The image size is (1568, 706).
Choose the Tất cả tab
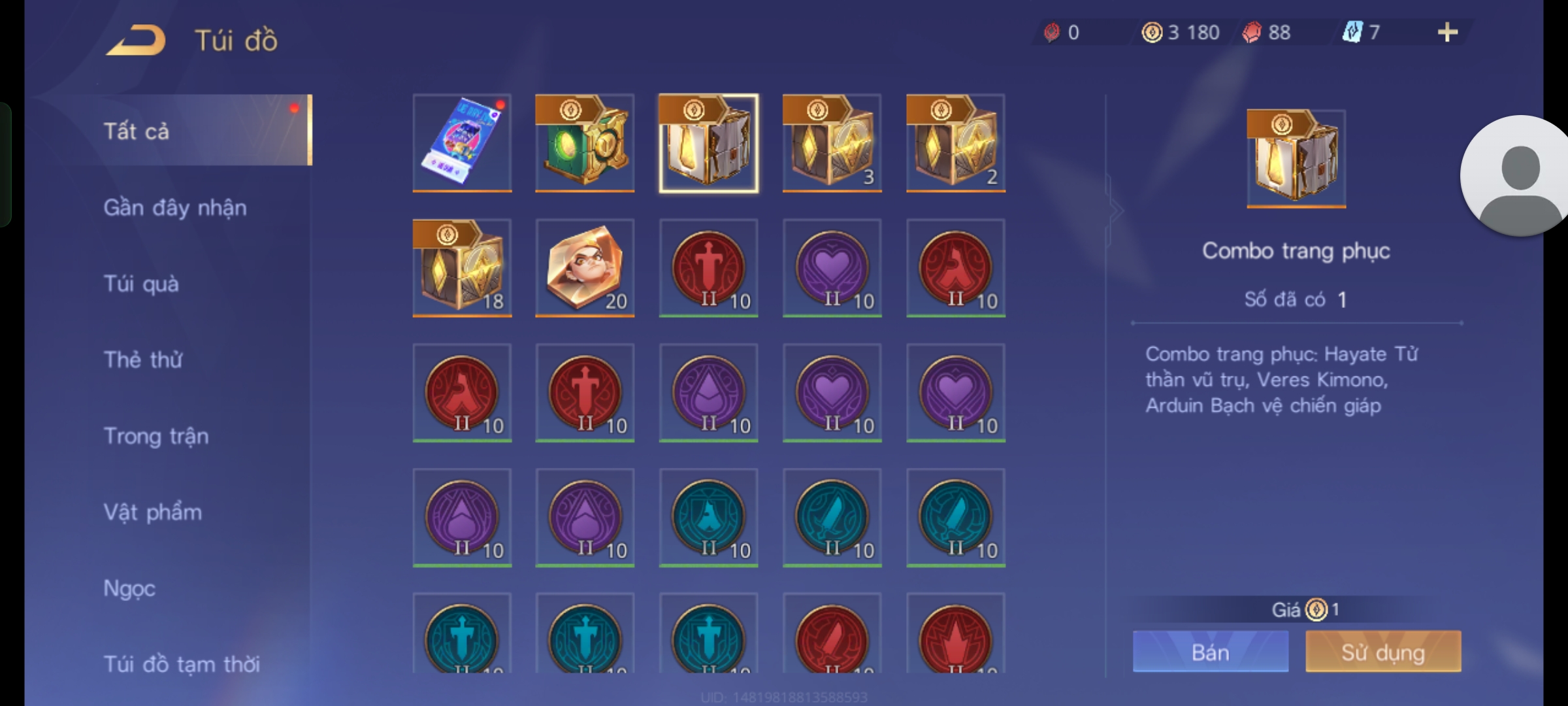[137, 131]
